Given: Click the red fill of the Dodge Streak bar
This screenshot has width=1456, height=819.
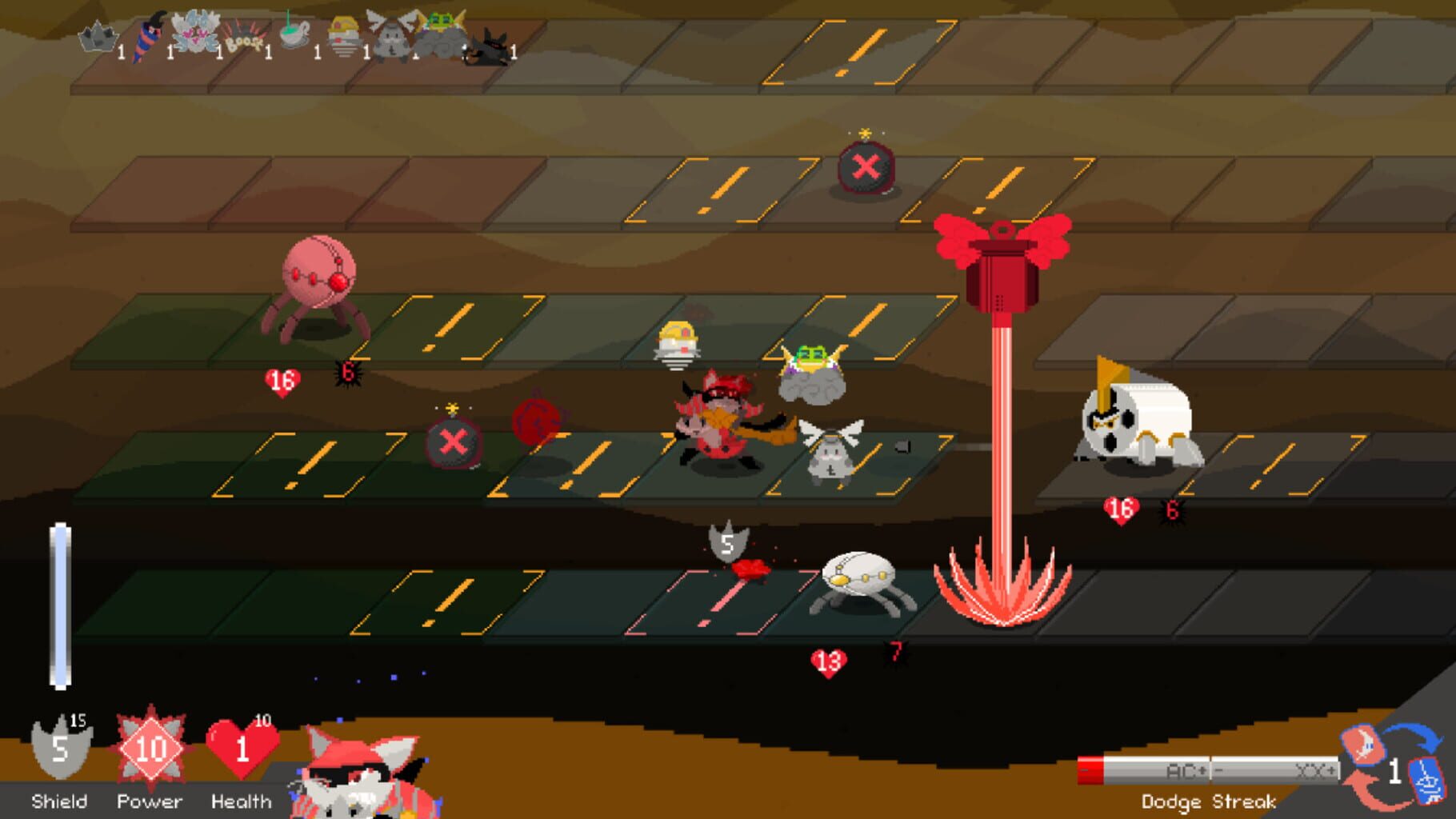Looking at the screenshot, I should (1090, 769).
